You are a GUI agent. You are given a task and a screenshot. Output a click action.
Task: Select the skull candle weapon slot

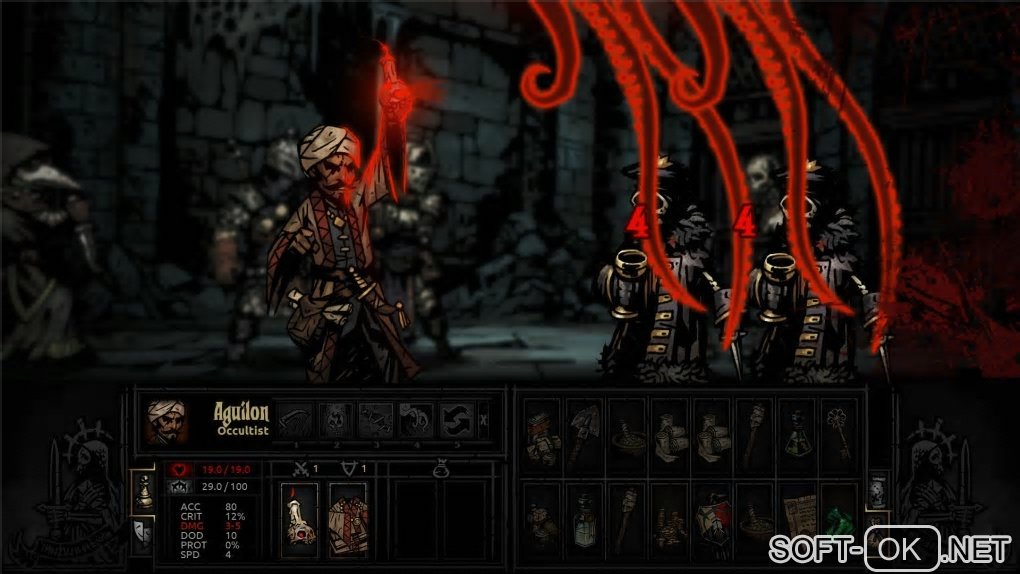pos(300,519)
